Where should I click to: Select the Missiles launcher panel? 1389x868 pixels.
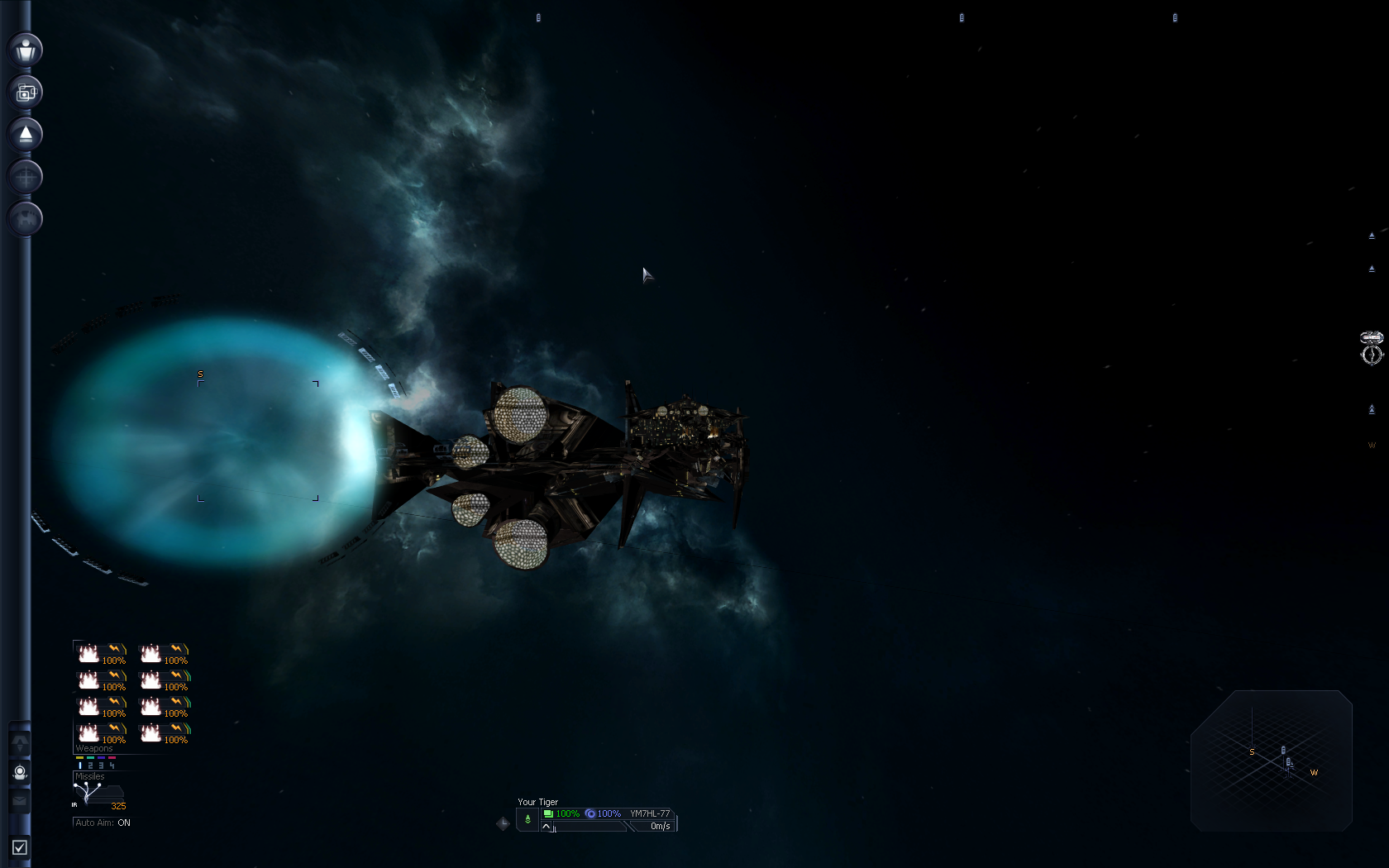point(98,792)
